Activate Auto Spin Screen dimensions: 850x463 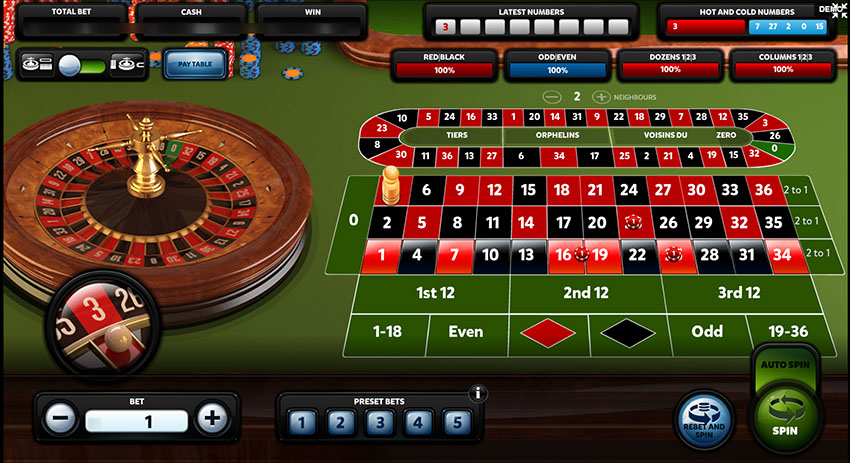[786, 367]
